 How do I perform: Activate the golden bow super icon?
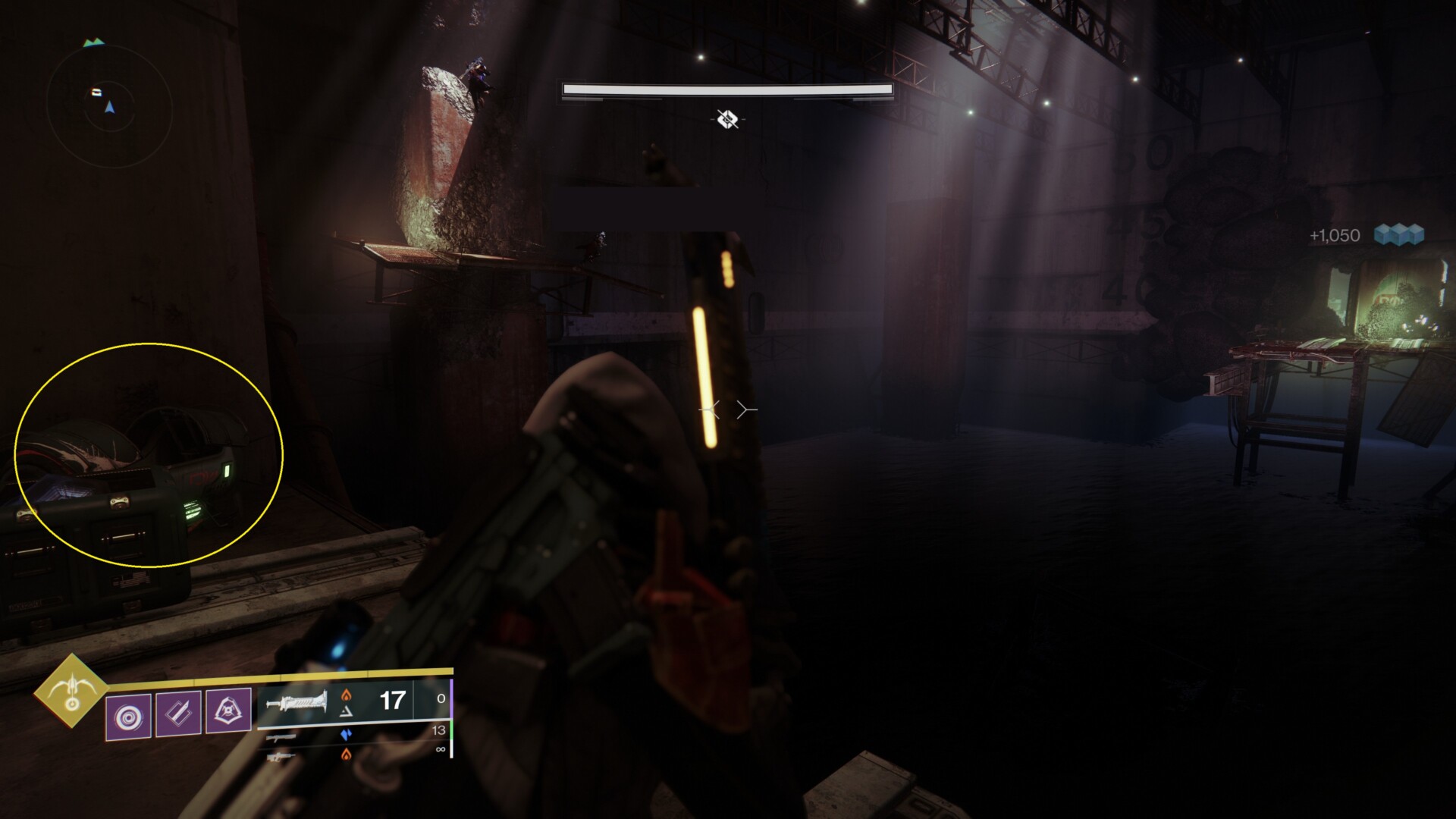coord(71,690)
